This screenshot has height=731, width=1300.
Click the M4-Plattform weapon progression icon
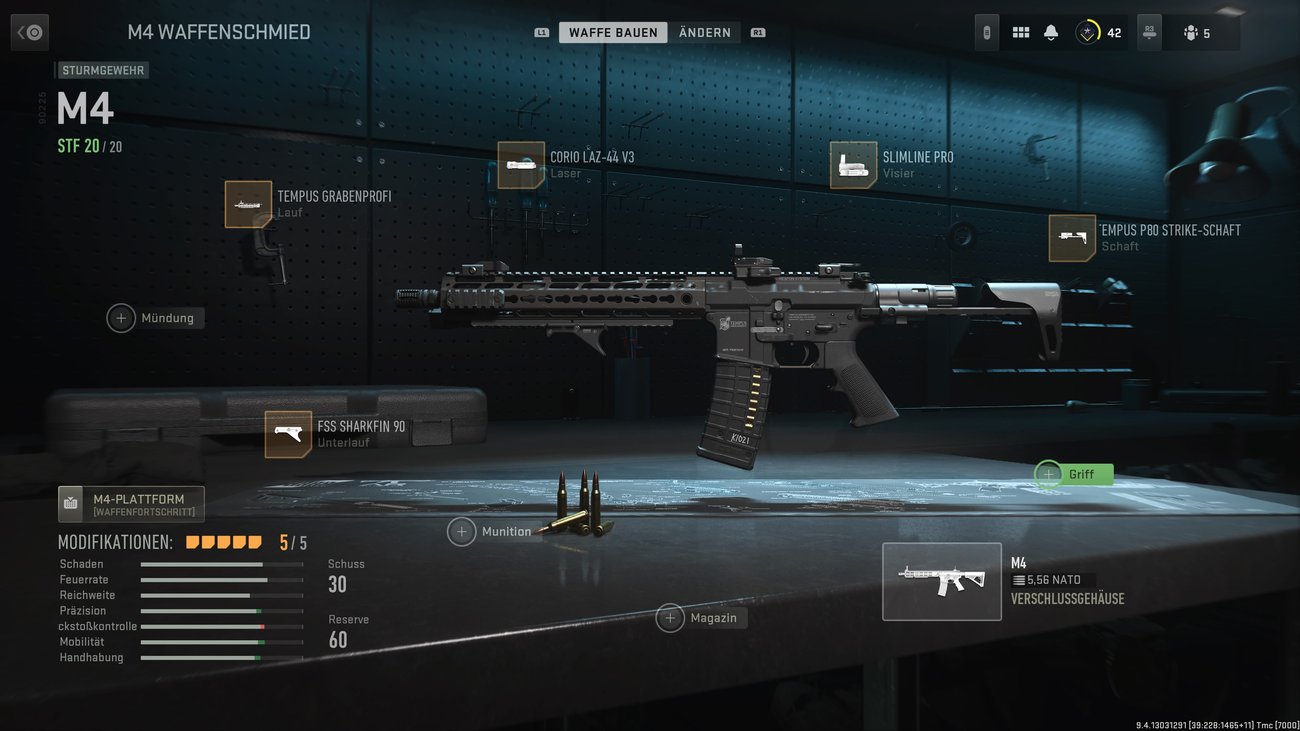70,504
